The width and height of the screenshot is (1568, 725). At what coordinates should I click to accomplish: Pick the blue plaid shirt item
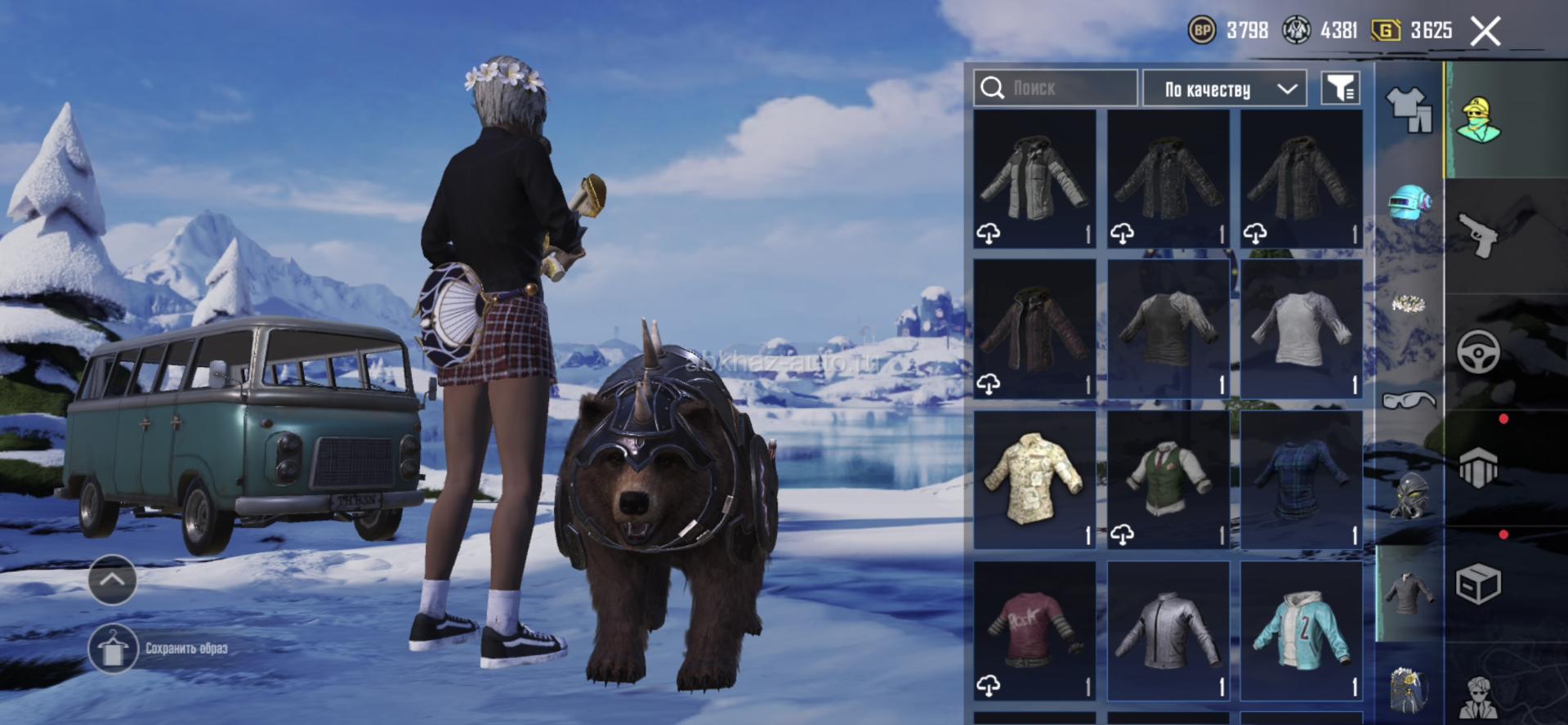click(1301, 480)
